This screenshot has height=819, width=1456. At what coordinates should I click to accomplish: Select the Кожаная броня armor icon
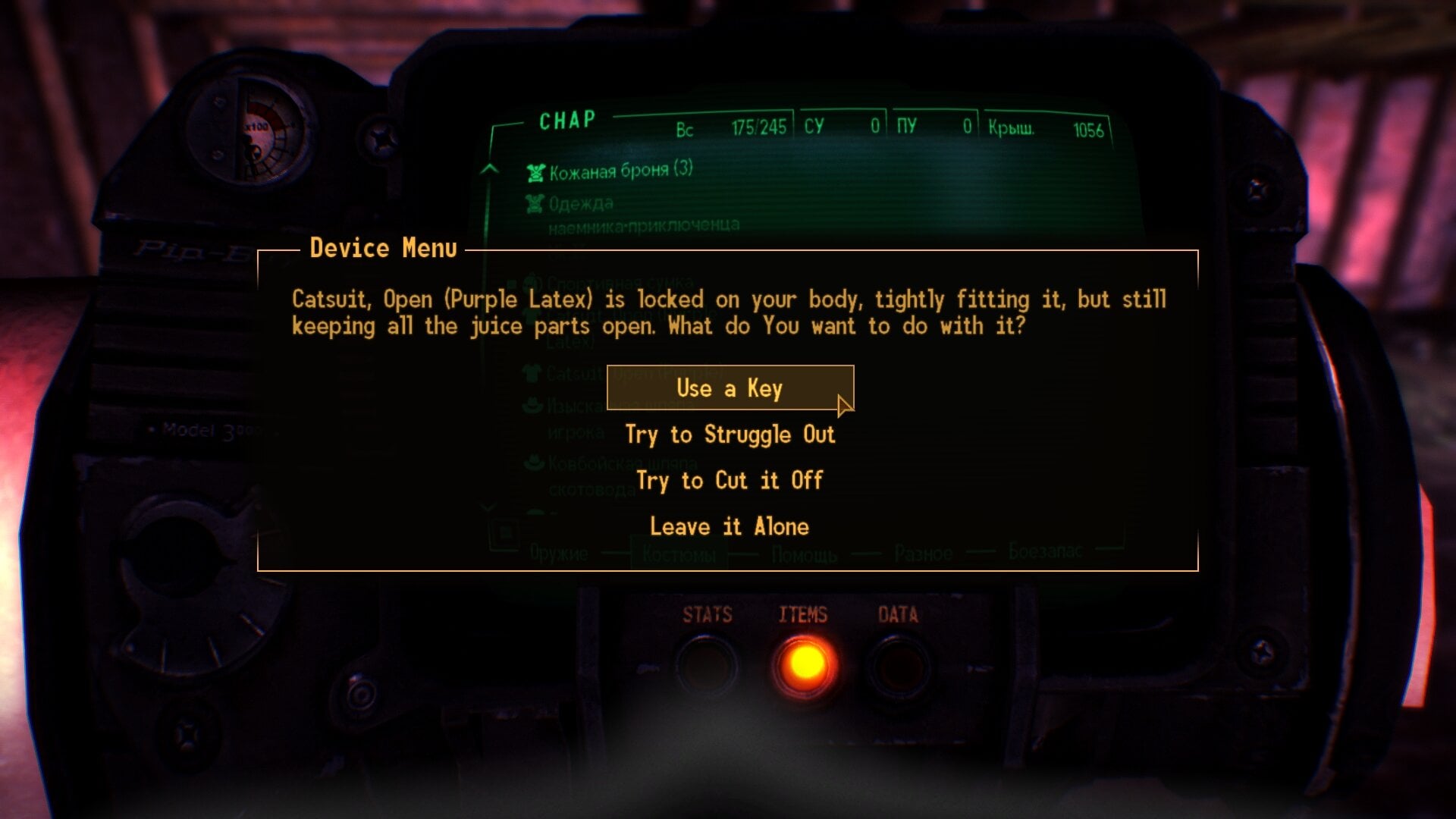535,172
